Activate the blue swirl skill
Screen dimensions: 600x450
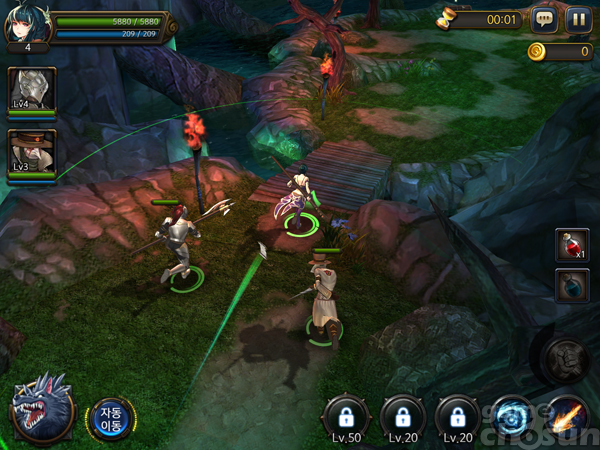pyautogui.click(x=513, y=416)
